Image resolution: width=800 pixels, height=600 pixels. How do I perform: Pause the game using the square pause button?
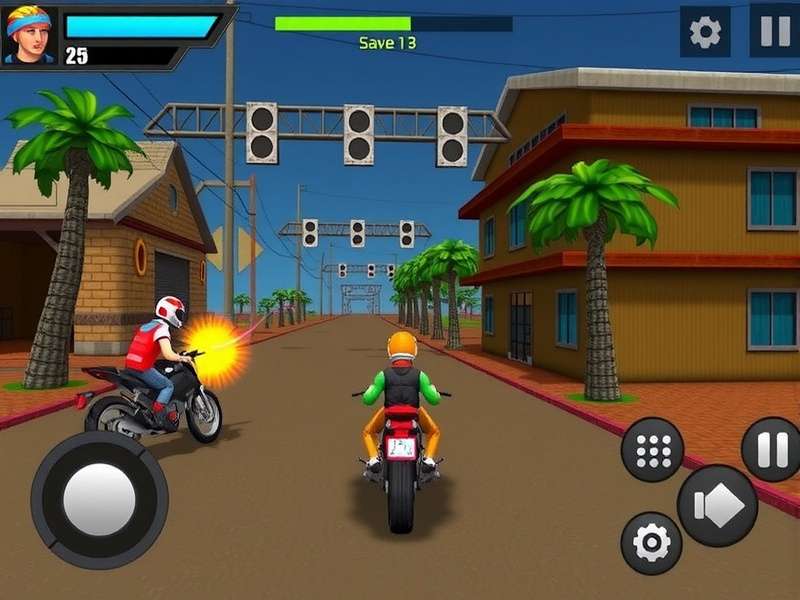click(x=774, y=31)
